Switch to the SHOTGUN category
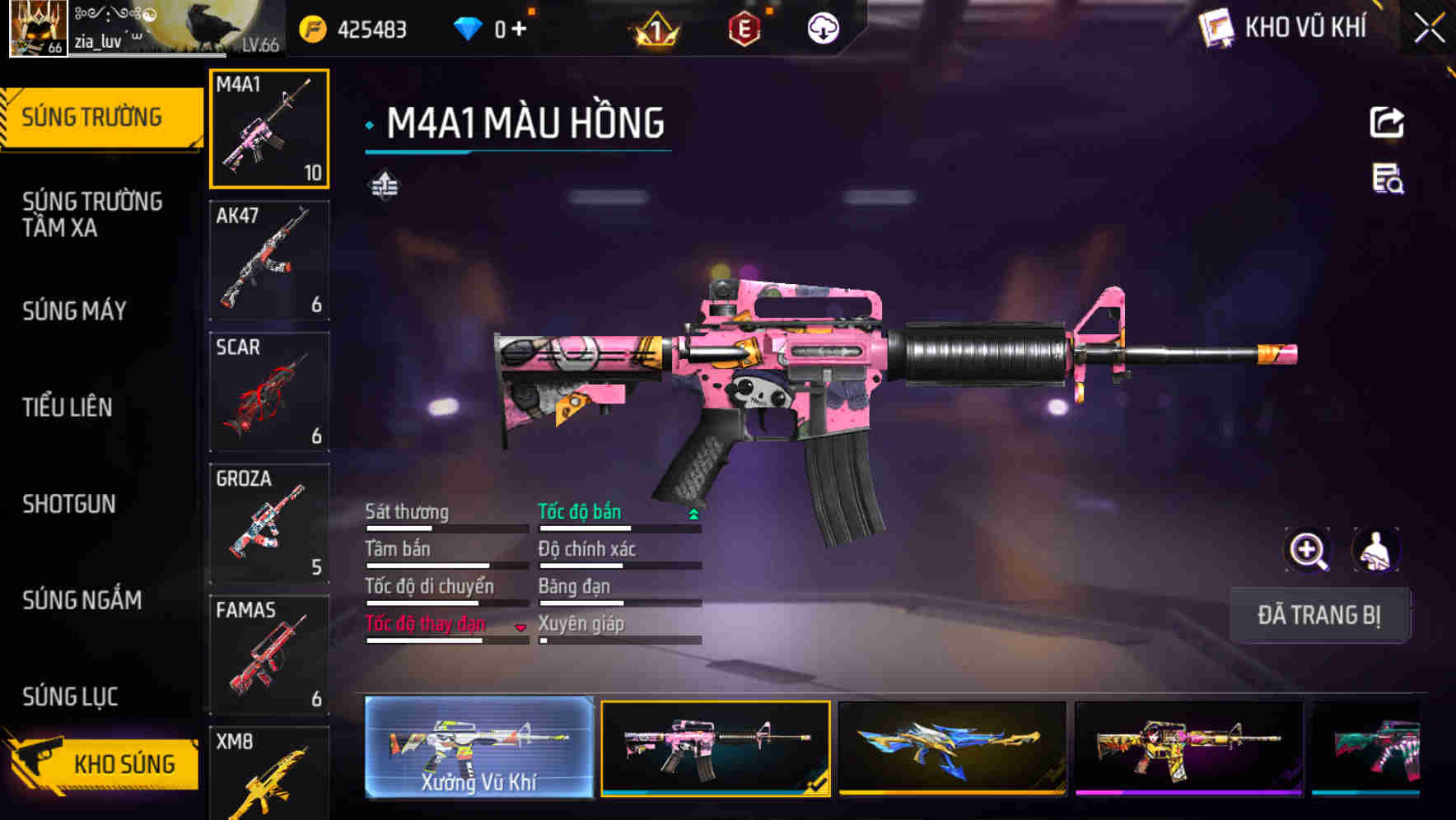The image size is (1456, 820). (70, 504)
